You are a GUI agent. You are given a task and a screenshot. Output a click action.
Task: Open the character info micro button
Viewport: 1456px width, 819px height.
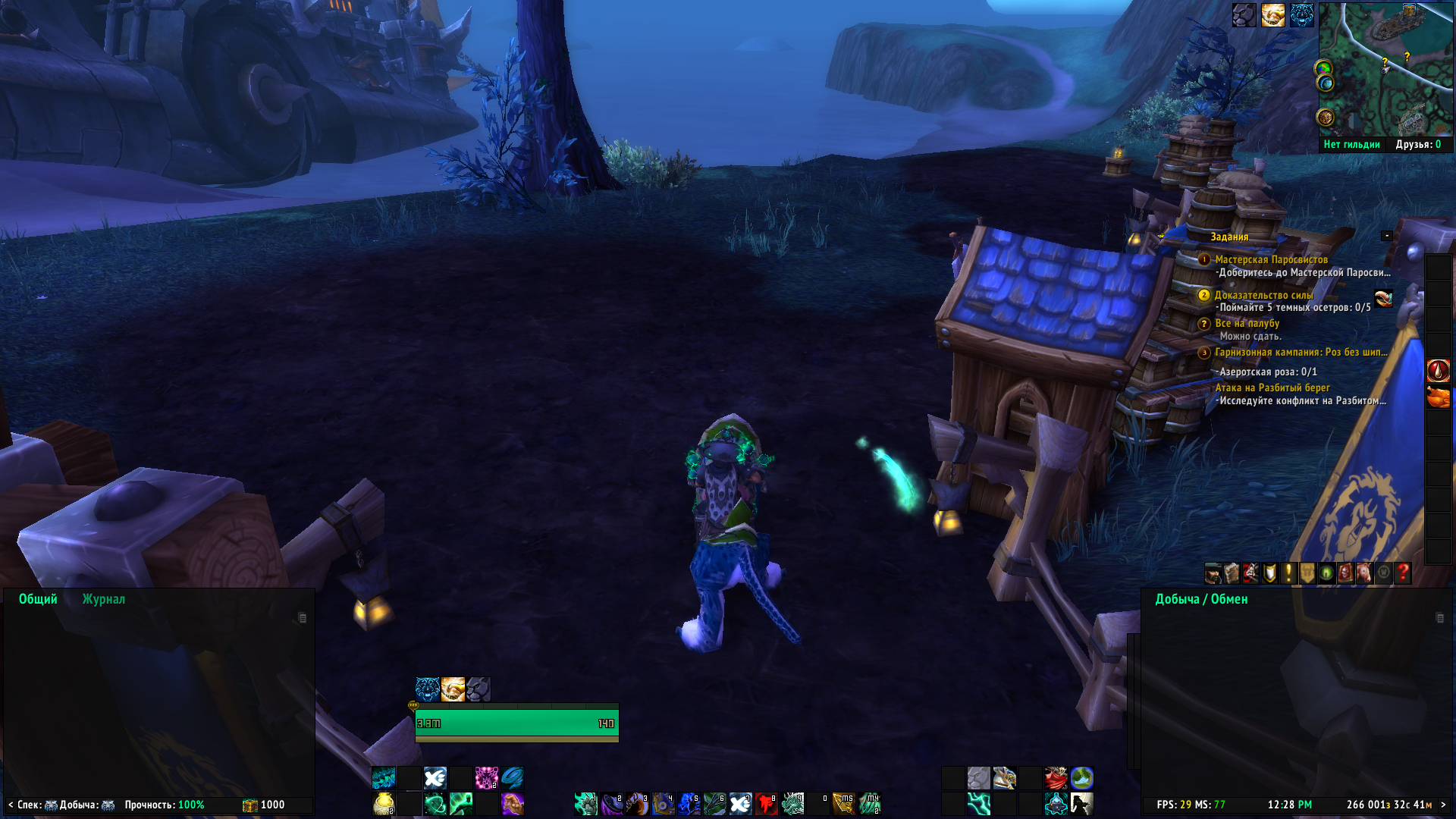click(1213, 573)
